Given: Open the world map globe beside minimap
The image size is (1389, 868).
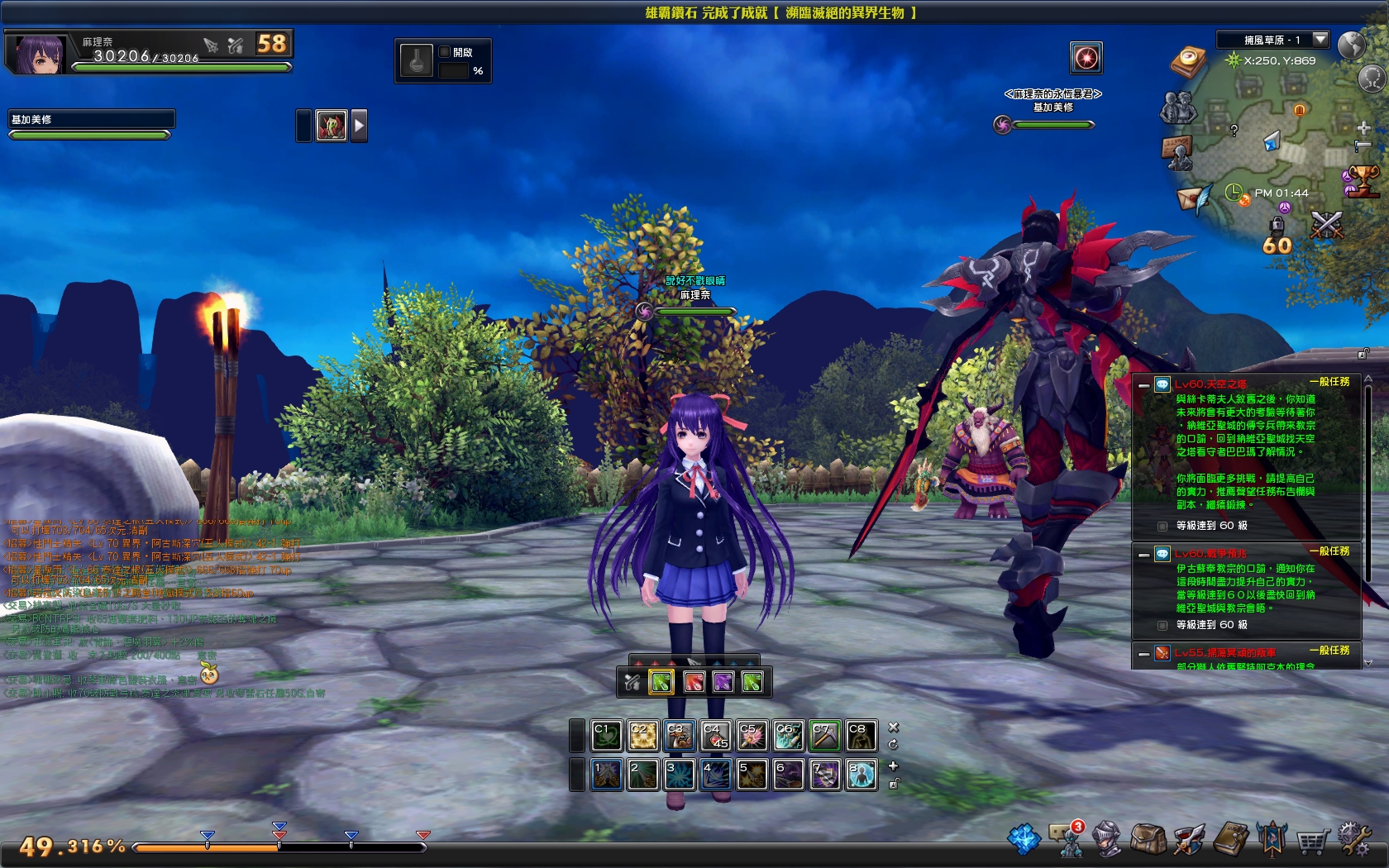Looking at the screenshot, I should pyautogui.click(x=1352, y=45).
